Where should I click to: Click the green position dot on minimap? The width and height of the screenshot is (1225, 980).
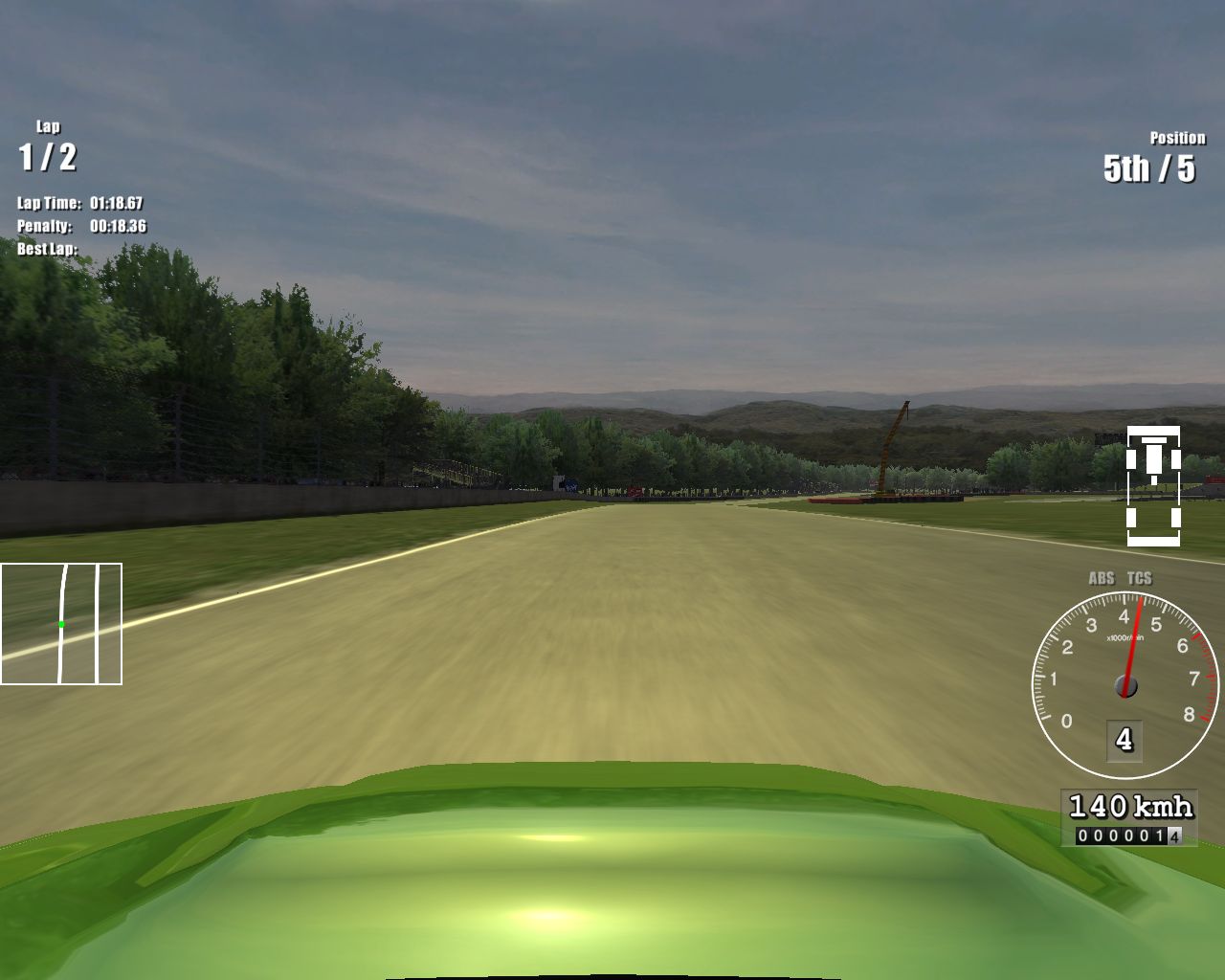tap(60, 623)
